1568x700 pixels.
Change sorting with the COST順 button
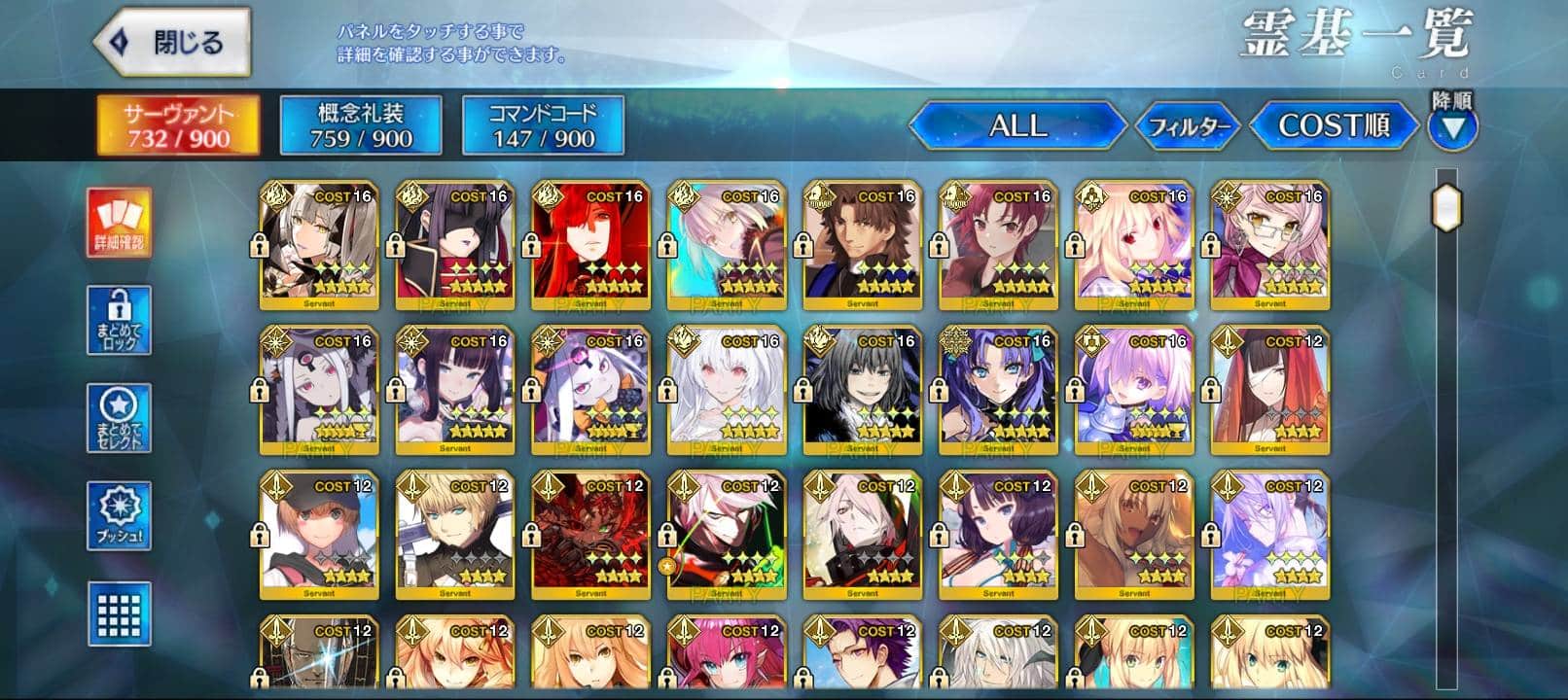[1333, 125]
